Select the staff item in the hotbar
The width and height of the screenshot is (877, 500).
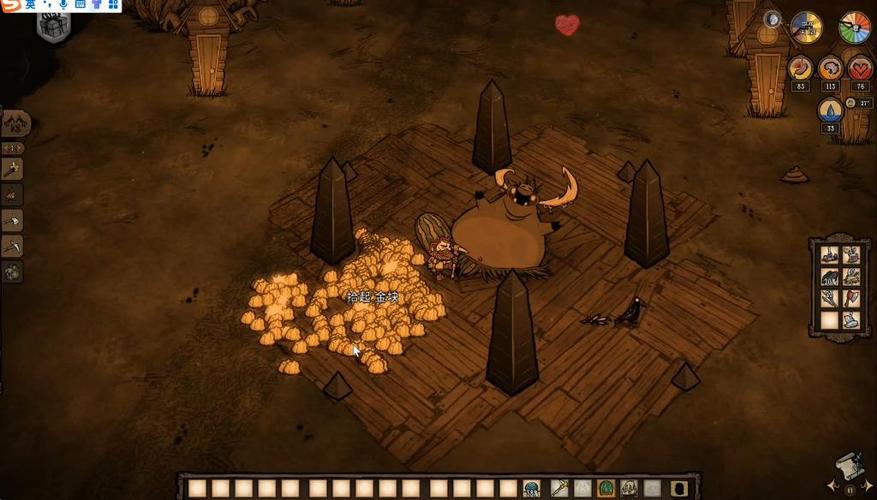(558, 488)
